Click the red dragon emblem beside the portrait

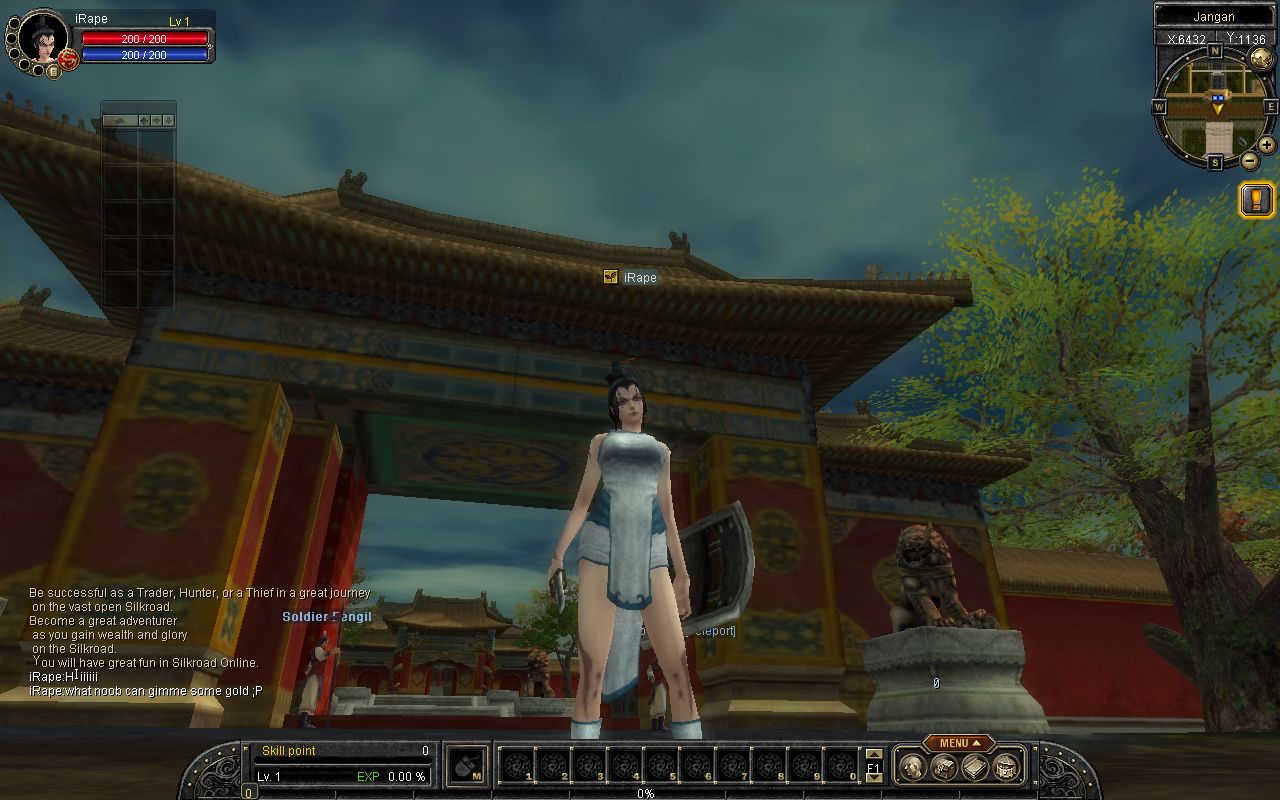pos(69,60)
